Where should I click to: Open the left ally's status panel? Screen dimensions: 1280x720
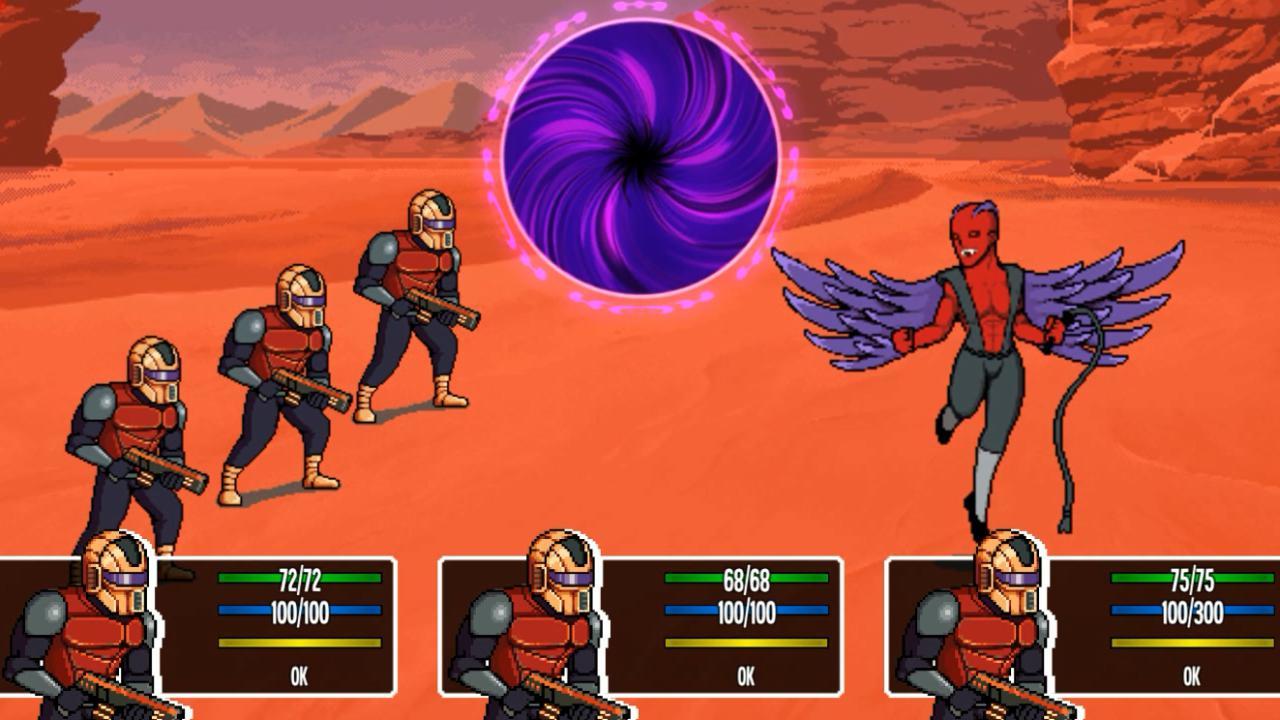point(200,620)
